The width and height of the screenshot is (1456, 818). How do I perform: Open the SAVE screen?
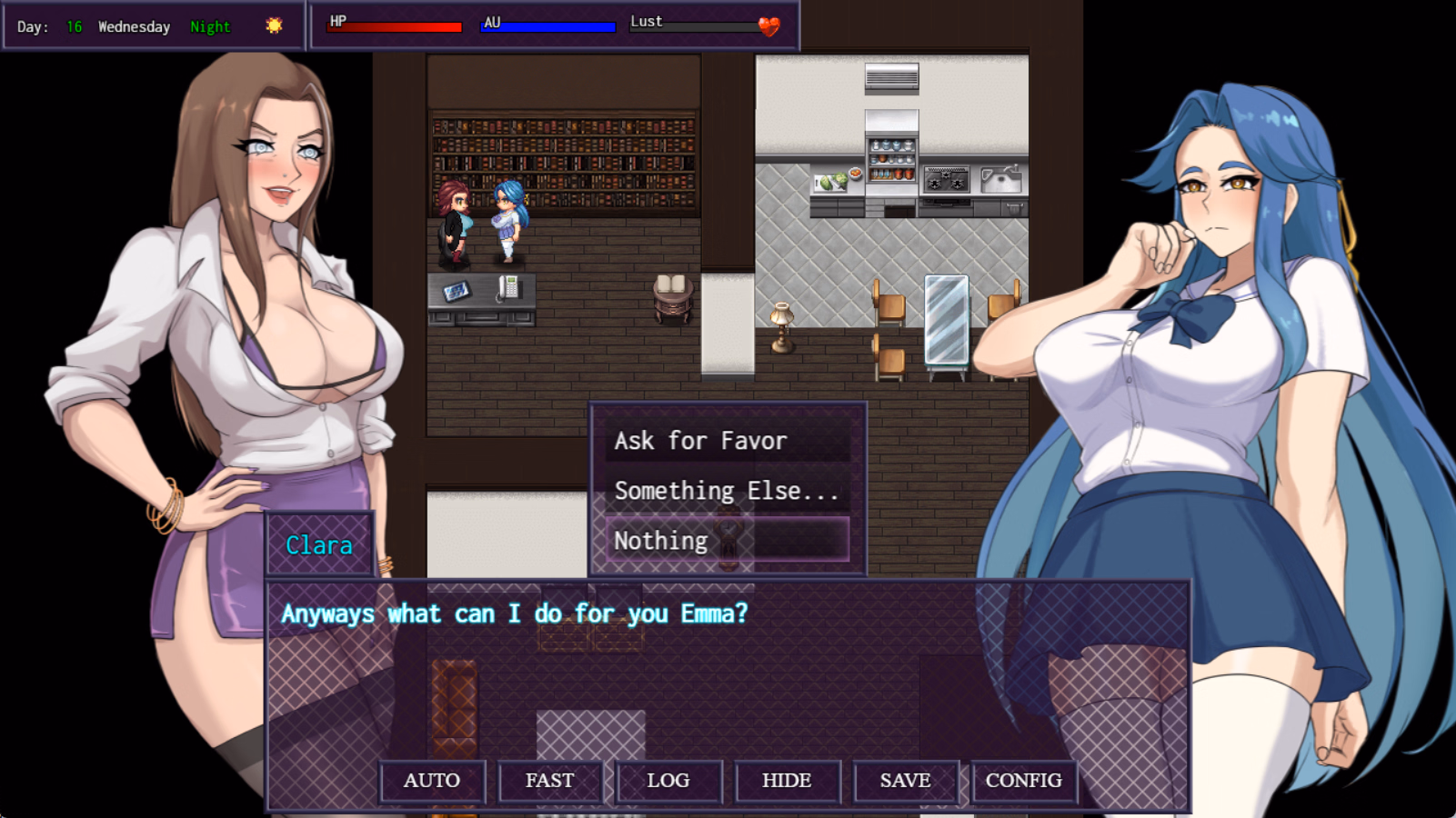pyautogui.click(x=906, y=780)
